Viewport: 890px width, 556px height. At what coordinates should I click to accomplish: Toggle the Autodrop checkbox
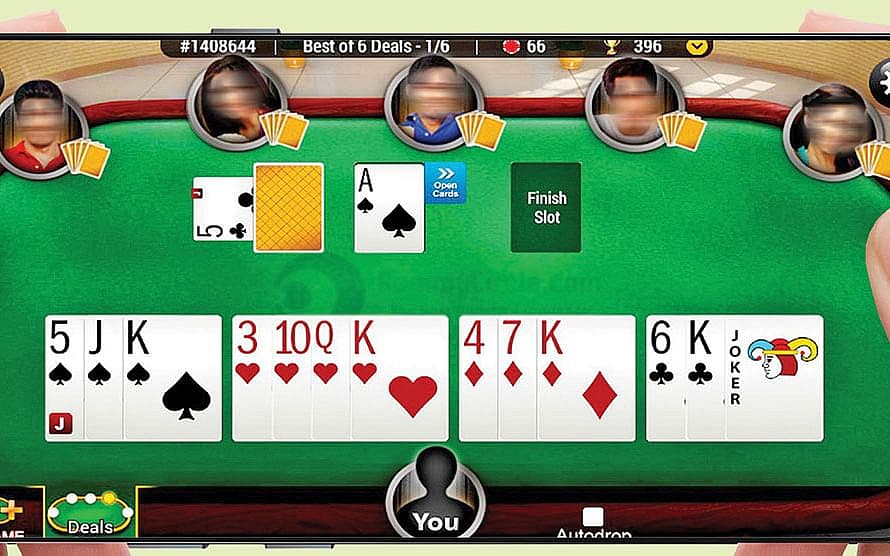coord(593,517)
